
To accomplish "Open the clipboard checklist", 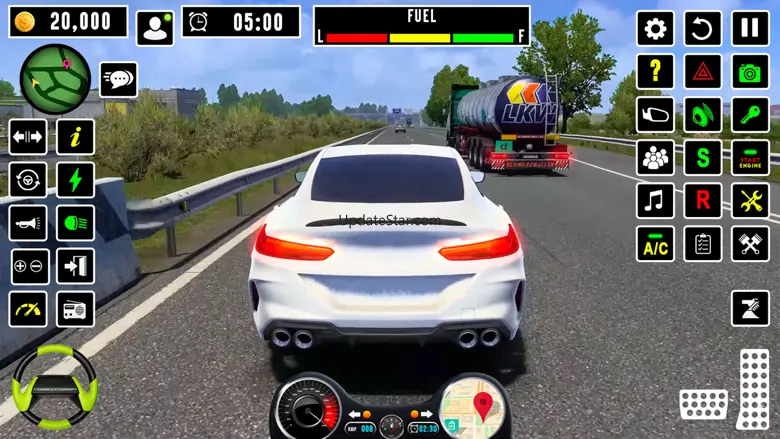I will [x=703, y=244].
